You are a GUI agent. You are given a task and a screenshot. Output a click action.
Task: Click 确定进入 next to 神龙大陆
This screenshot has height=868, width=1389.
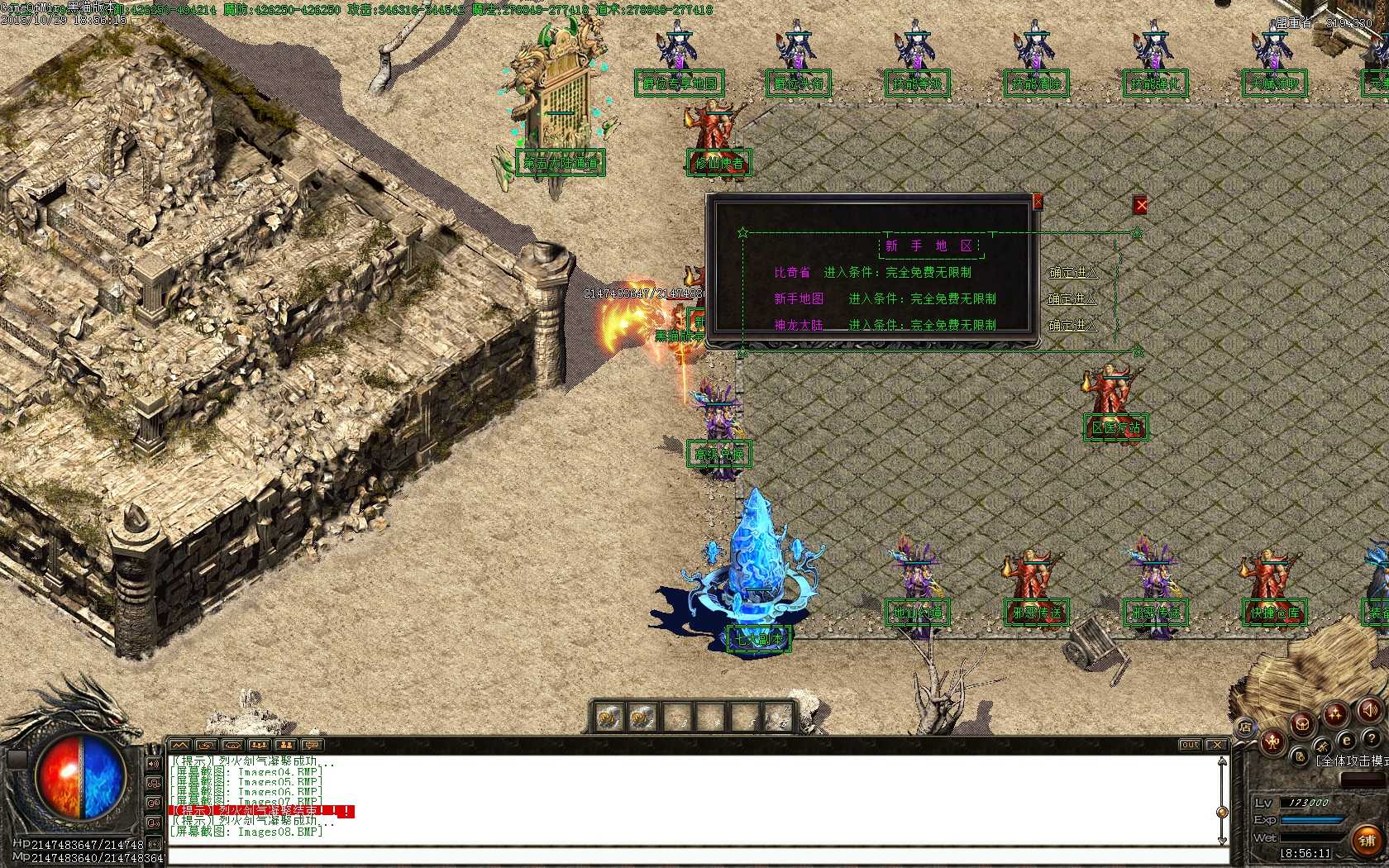point(1074,326)
